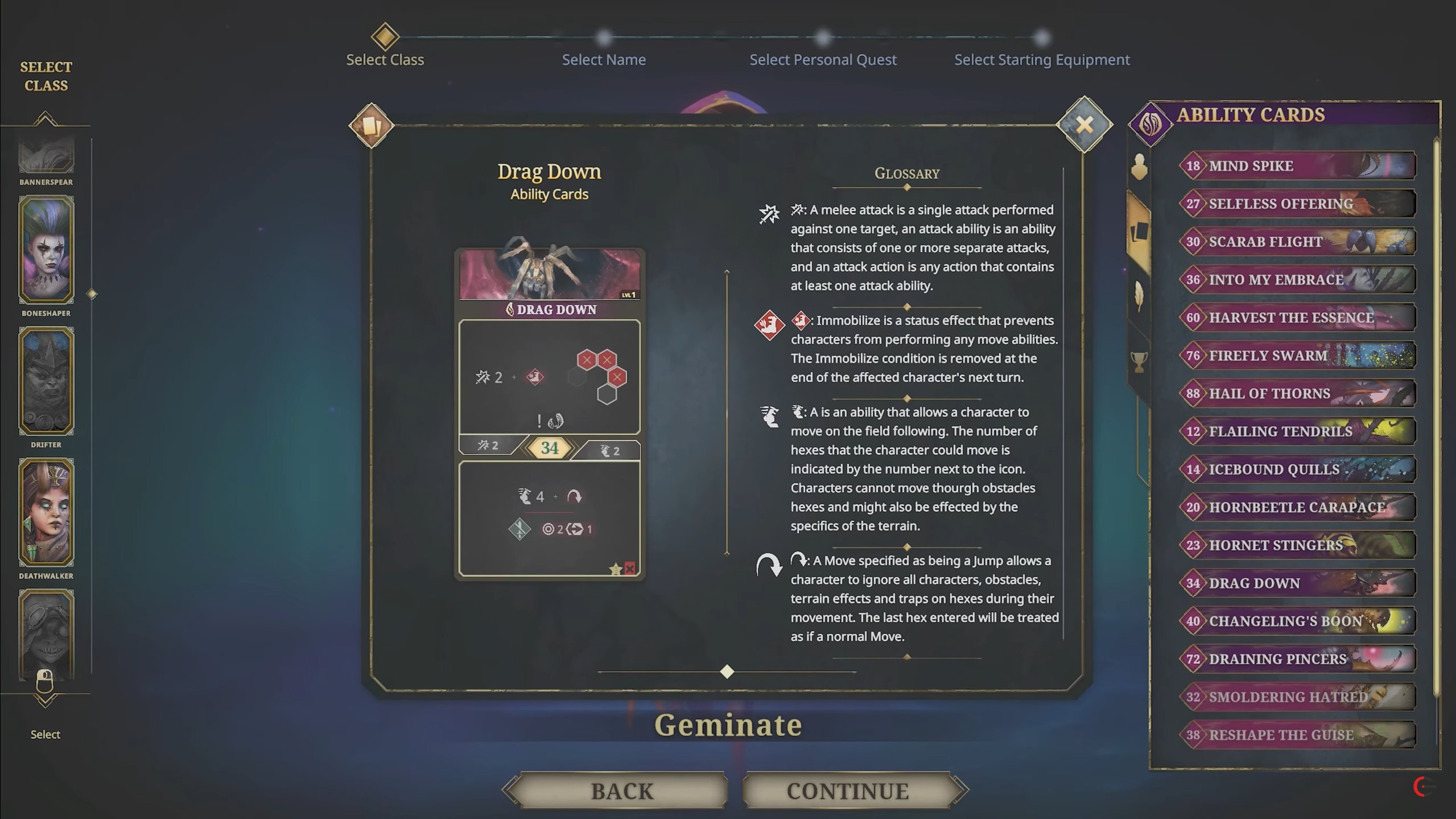1456x819 pixels.
Task: Choose the Hail of Thorns card
Action: click(x=1297, y=393)
